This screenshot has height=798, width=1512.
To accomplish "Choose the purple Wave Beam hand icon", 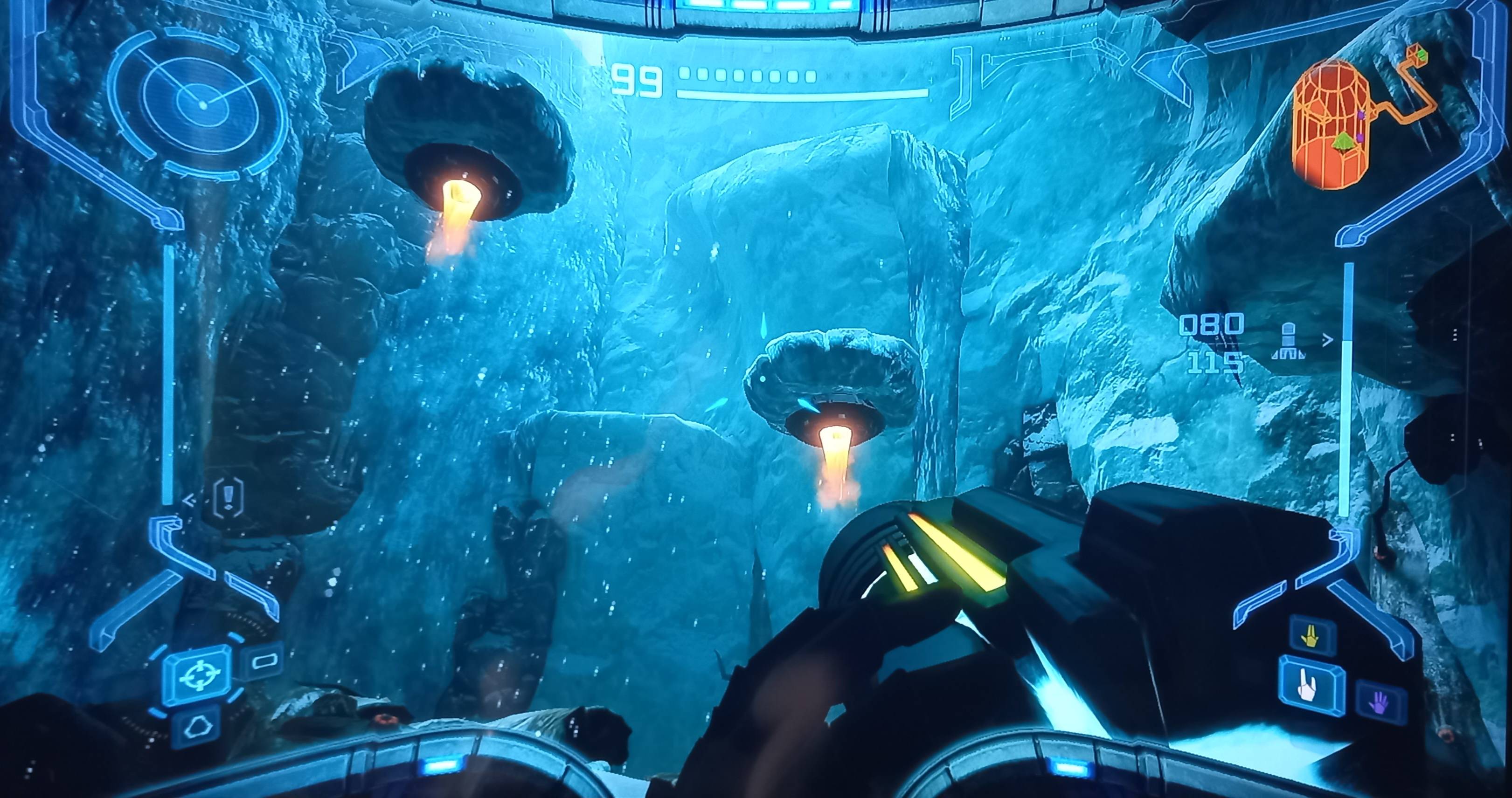I will (x=1380, y=703).
